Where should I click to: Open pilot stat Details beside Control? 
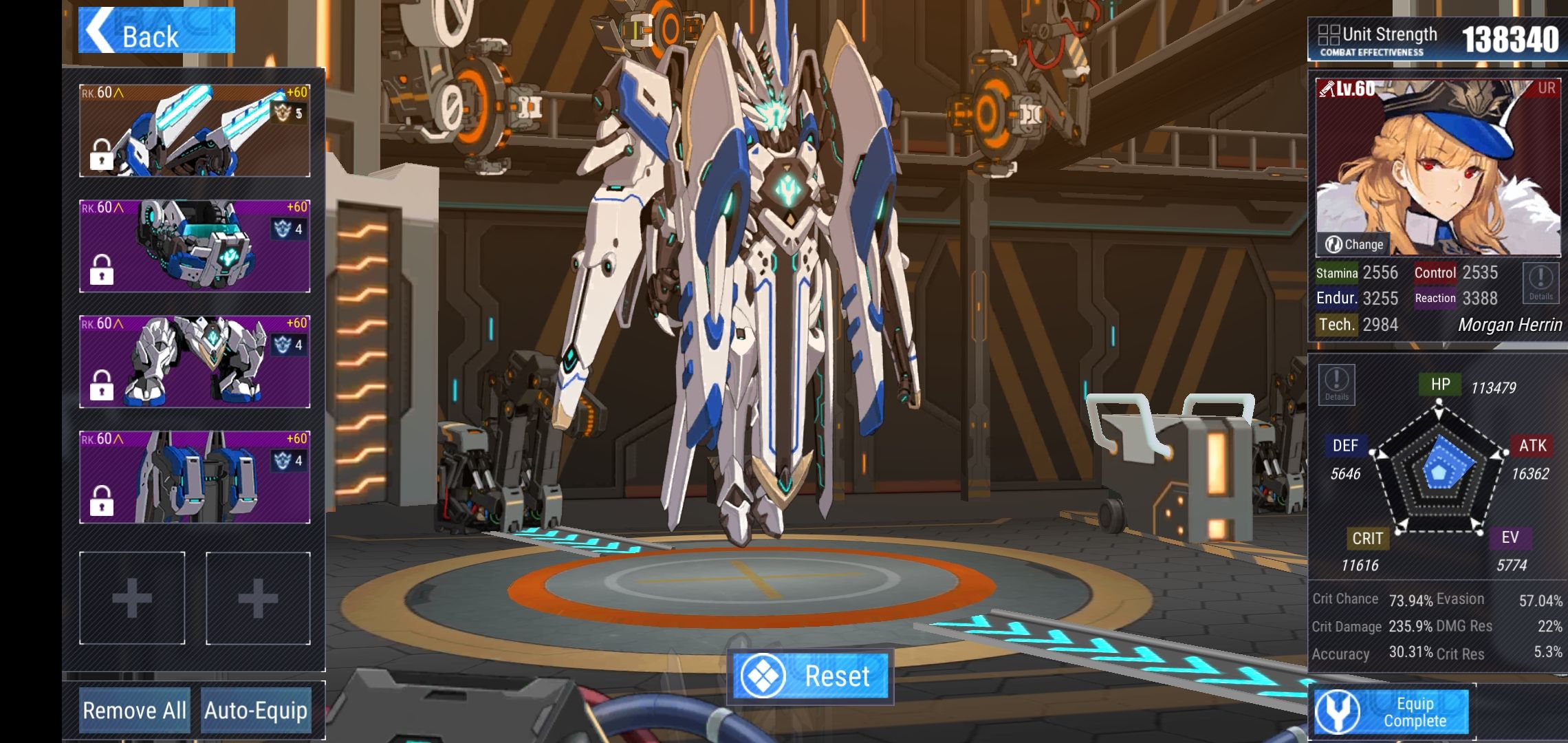coord(1540,283)
